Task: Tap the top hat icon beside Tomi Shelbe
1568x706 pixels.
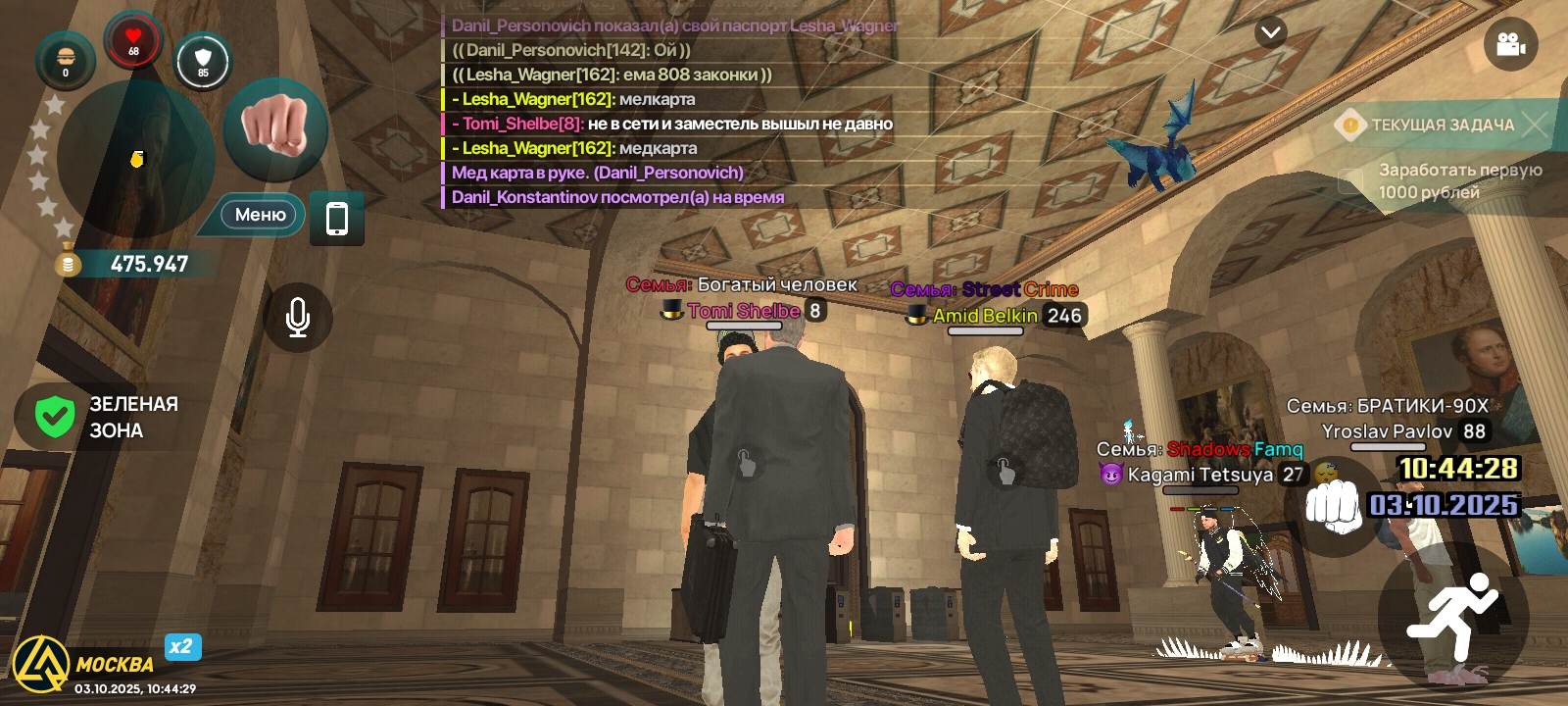Action: pyautogui.click(x=672, y=311)
